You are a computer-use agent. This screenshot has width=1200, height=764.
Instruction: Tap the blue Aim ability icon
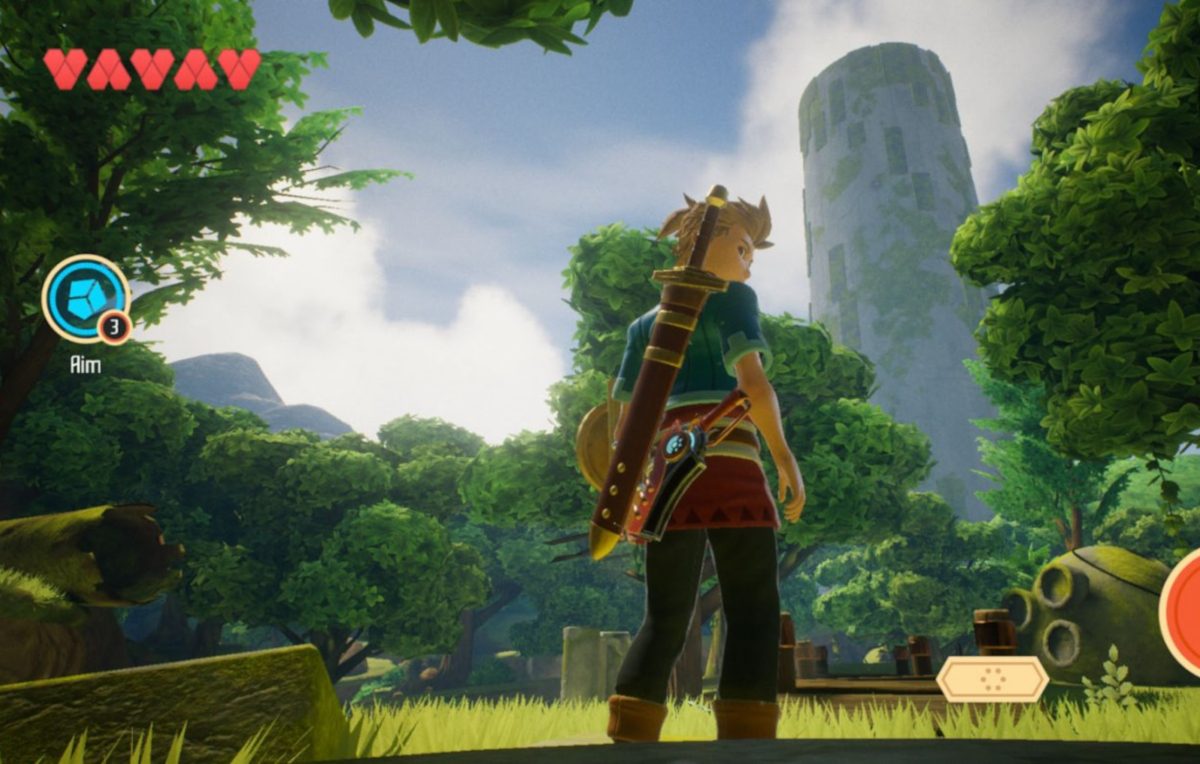[x=85, y=298]
